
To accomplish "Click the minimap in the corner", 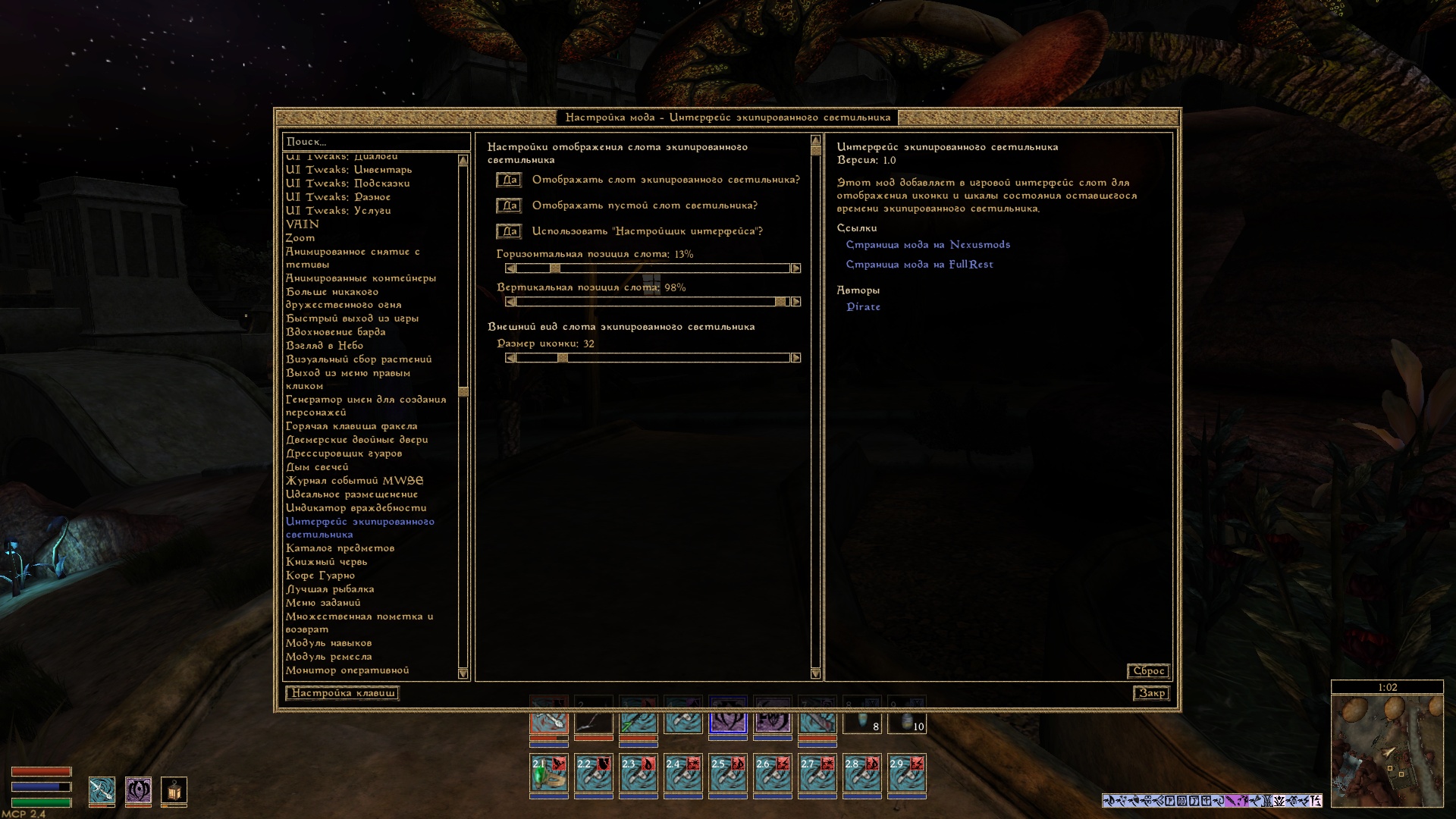I will tap(1387, 751).
